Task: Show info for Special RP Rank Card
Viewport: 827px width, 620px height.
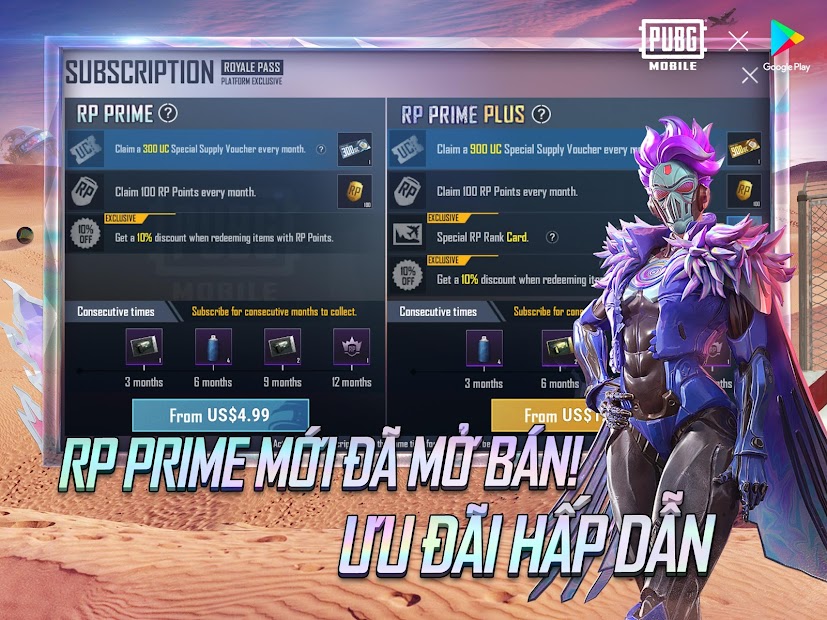Action: tap(551, 237)
